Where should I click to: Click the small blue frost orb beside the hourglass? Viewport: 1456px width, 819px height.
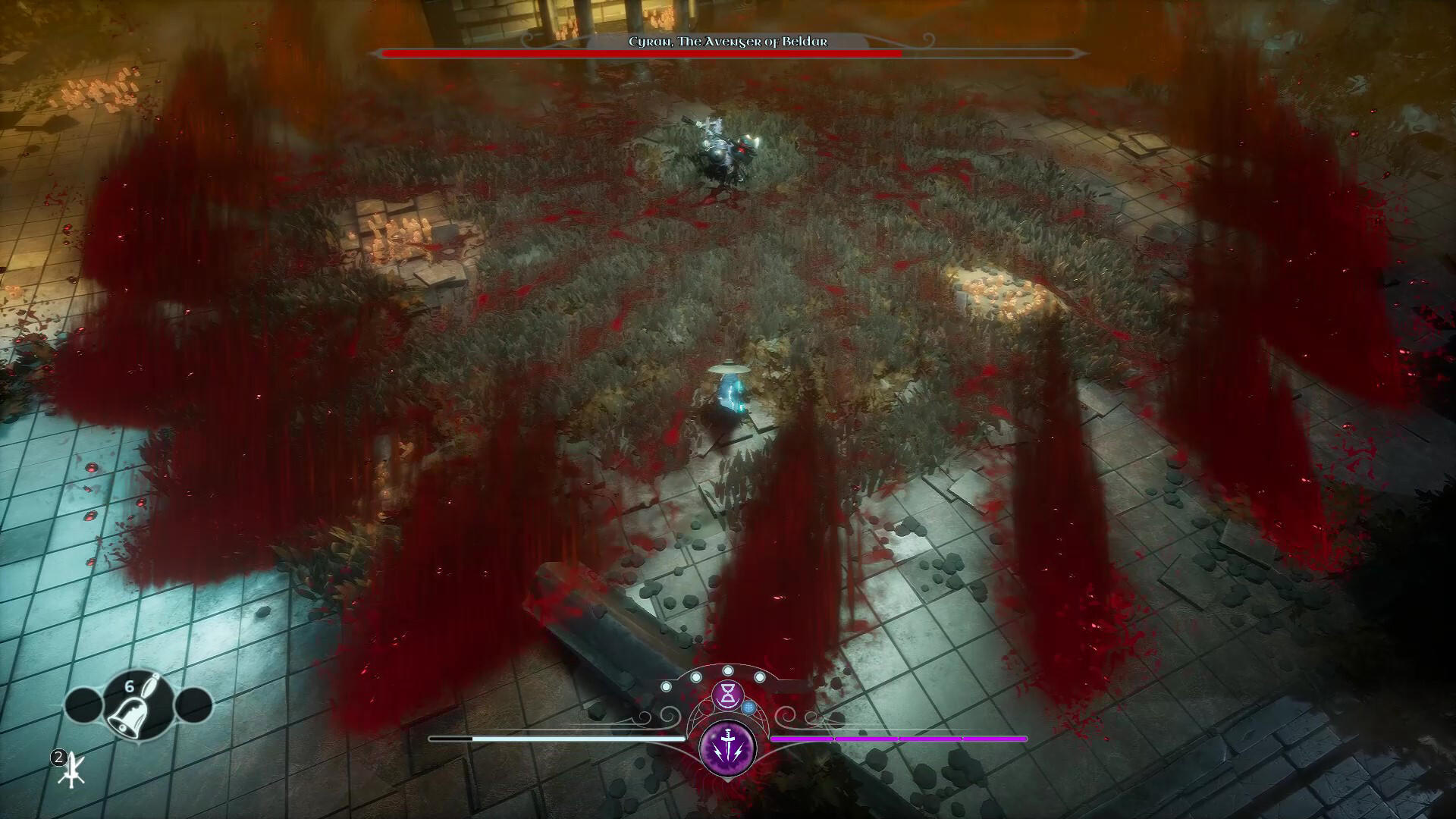pos(749,708)
